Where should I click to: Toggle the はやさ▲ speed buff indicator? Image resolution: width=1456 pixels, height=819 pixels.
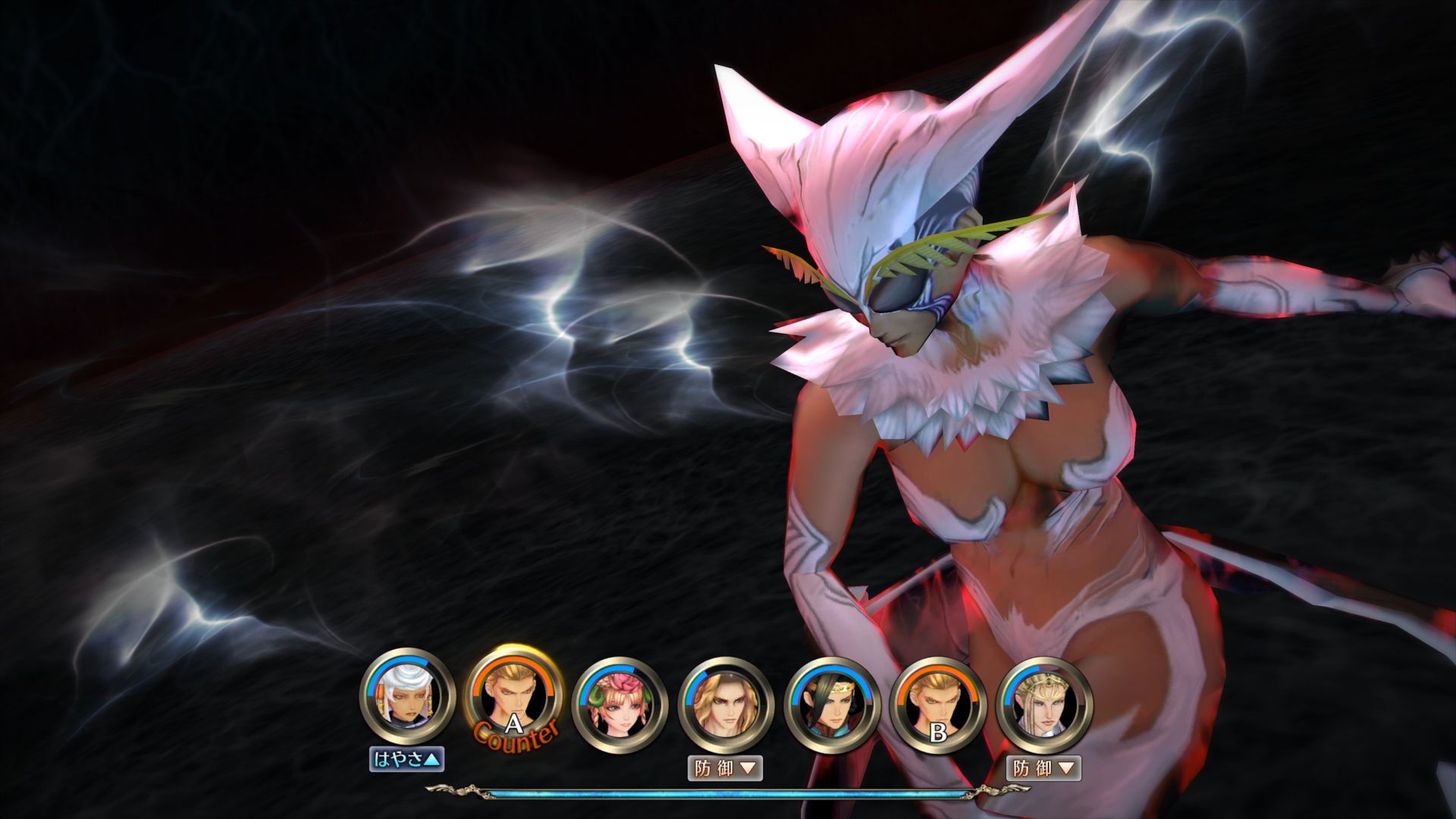[407, 757]
